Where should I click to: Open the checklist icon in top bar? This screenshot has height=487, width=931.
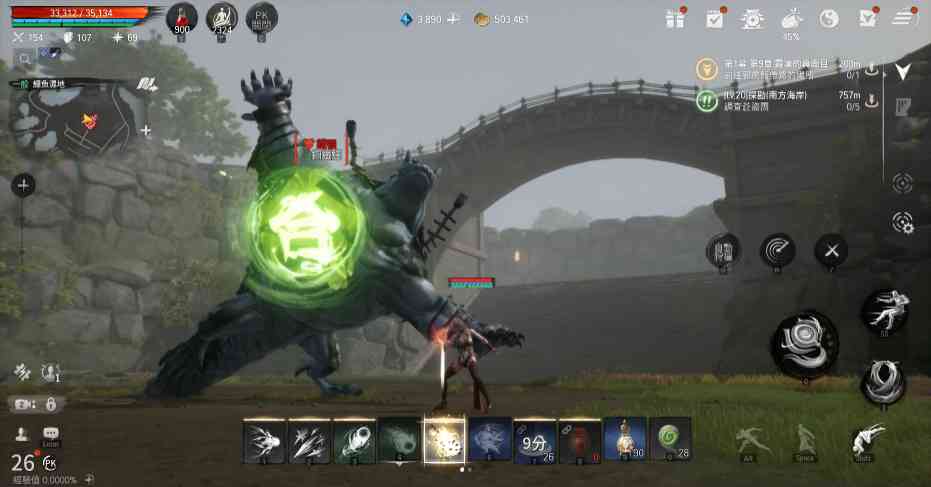[x=715, y=18]
